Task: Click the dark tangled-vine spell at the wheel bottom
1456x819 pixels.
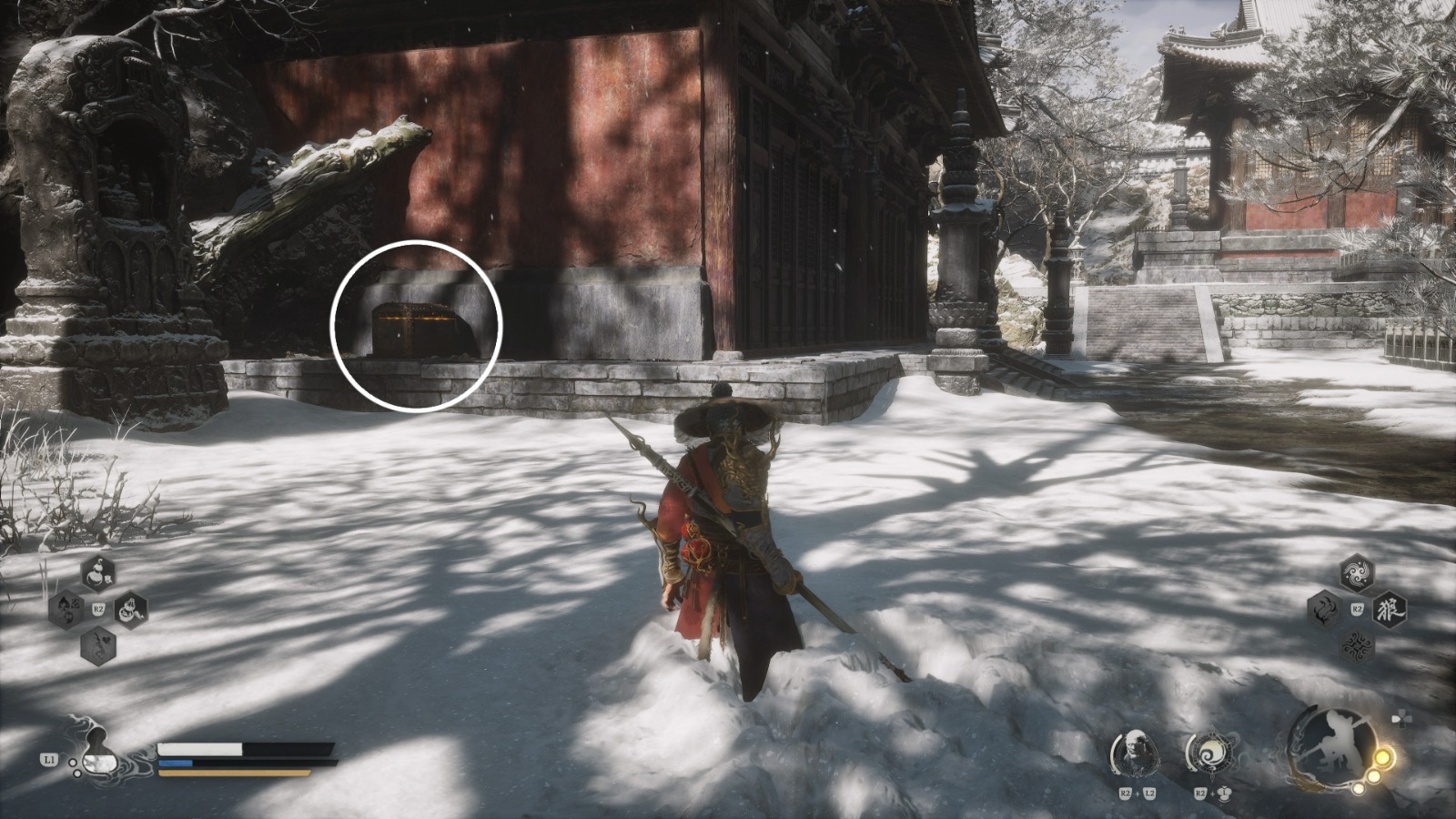Action: 1358,645
